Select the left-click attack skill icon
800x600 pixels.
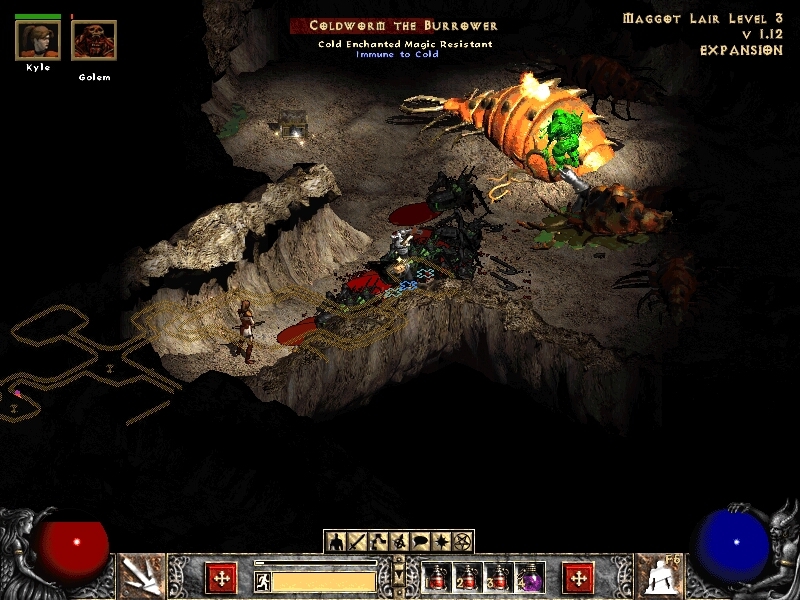coord(141,577)
